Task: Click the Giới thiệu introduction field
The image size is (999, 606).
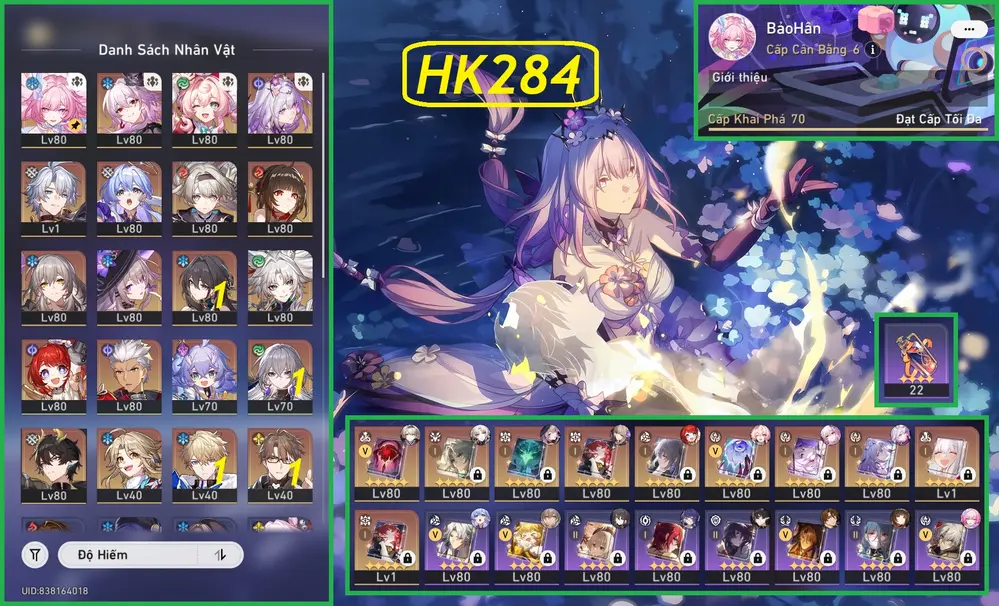Action: pyautogui.click(x=735, y=77)
